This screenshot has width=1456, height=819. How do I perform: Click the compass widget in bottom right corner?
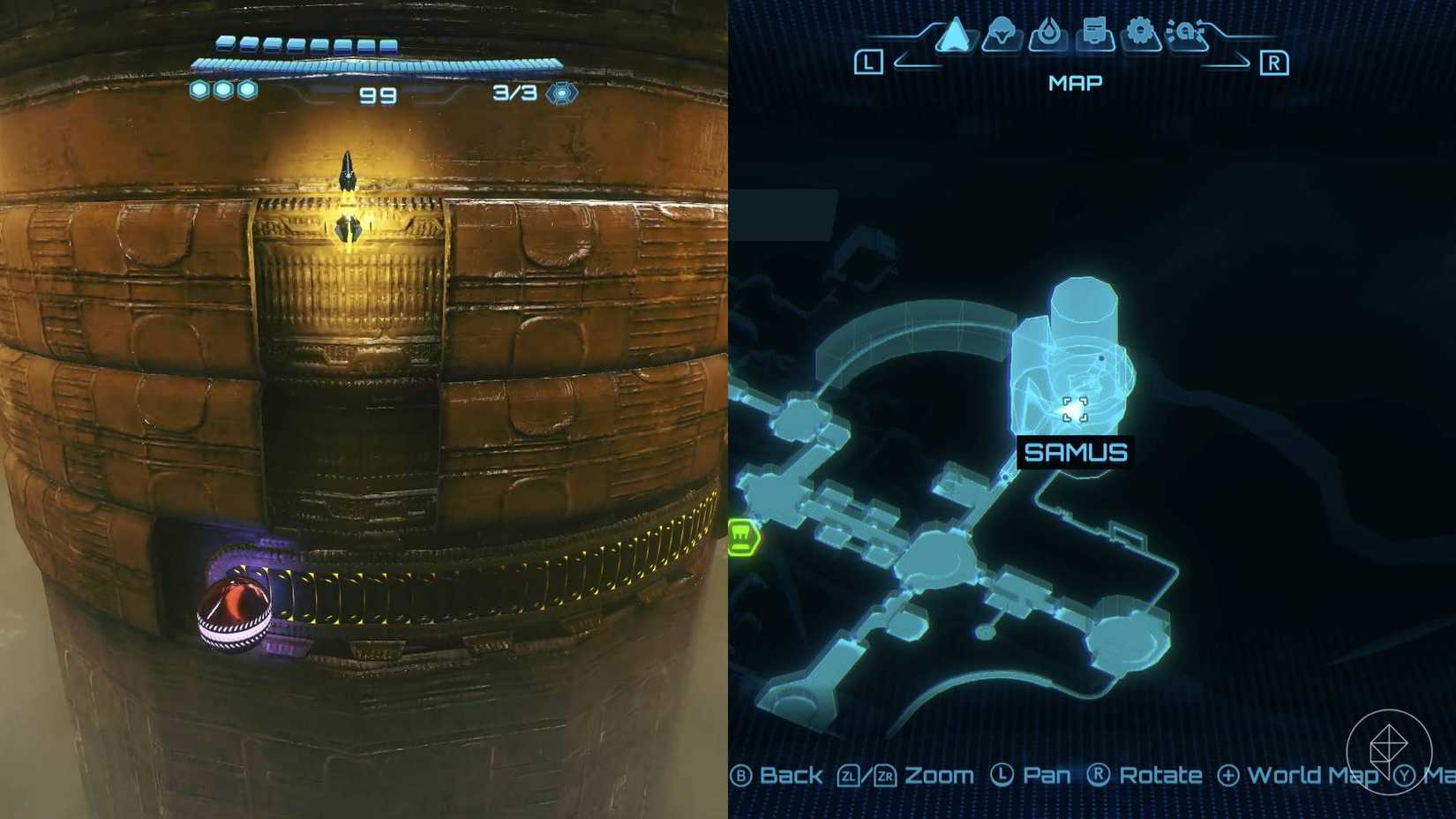pos(1392,751)
